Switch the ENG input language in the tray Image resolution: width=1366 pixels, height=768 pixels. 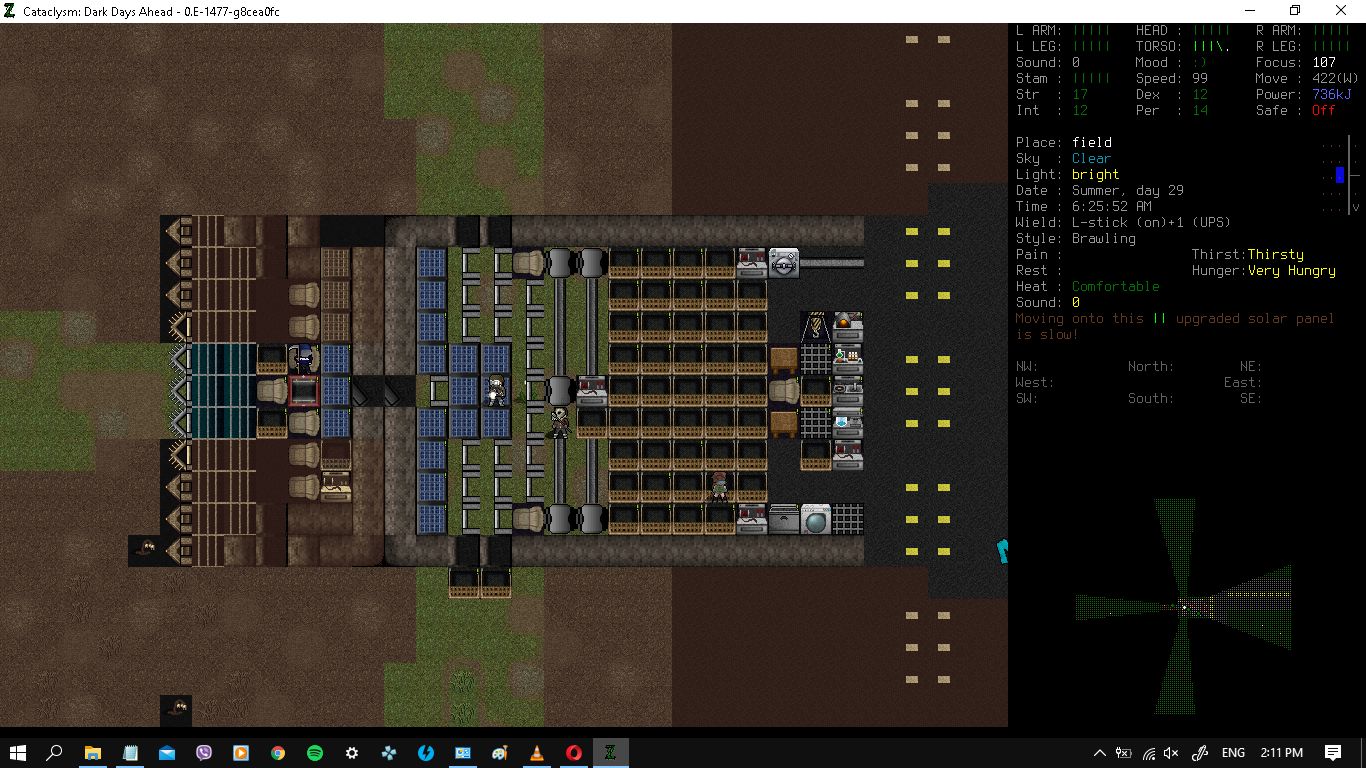click(1233, 753)
